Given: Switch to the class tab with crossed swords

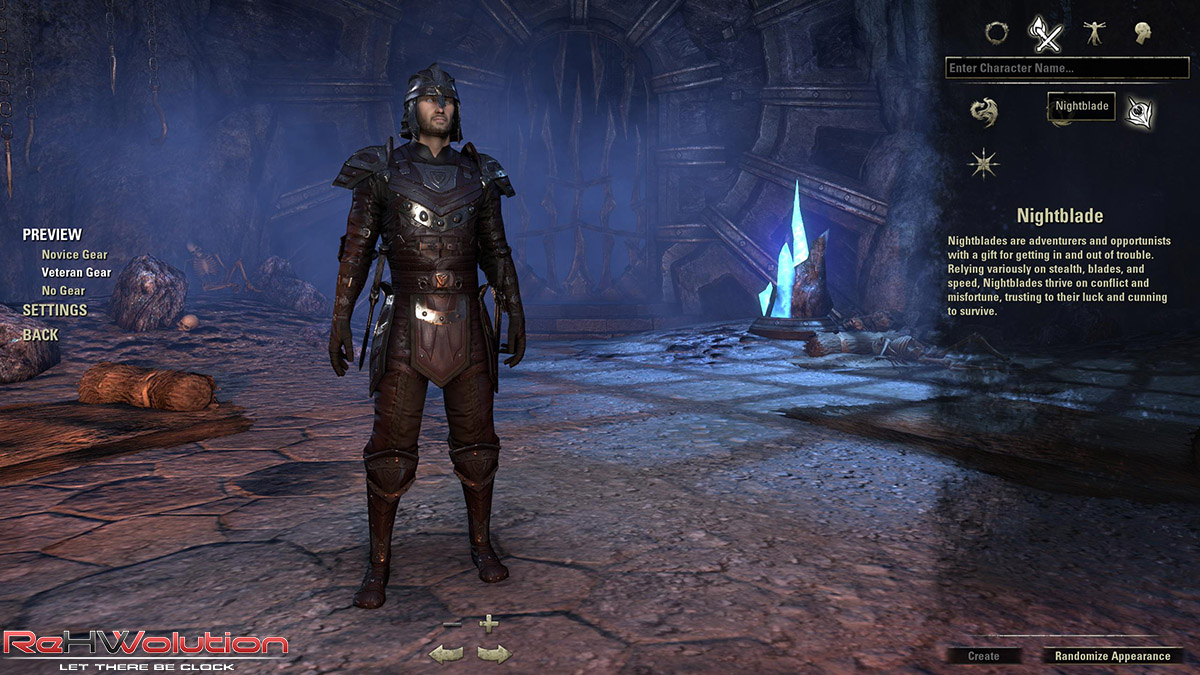Looking at the screenshot, I should (1045, 35).
